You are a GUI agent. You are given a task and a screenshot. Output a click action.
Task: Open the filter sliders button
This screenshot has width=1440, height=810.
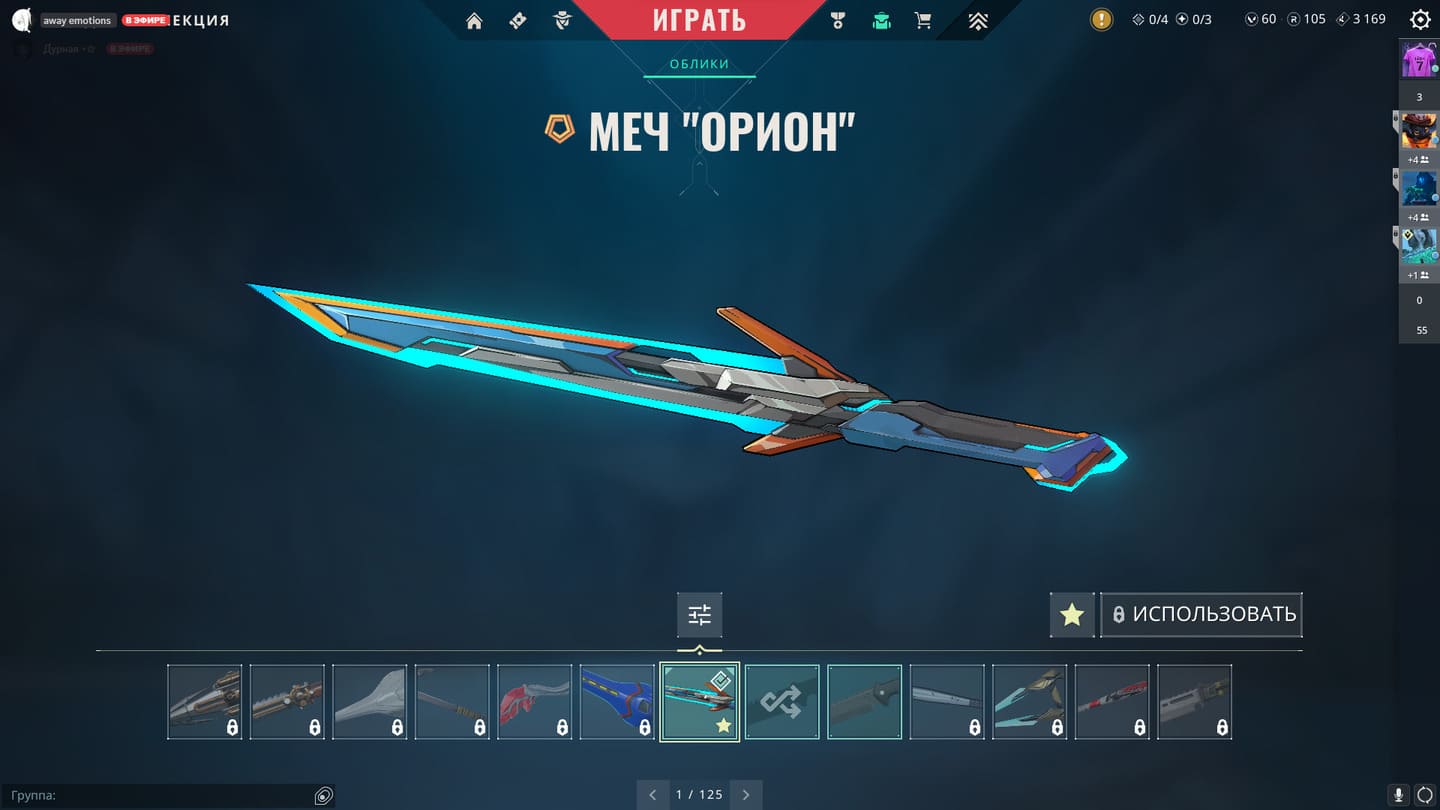point(699,614)
